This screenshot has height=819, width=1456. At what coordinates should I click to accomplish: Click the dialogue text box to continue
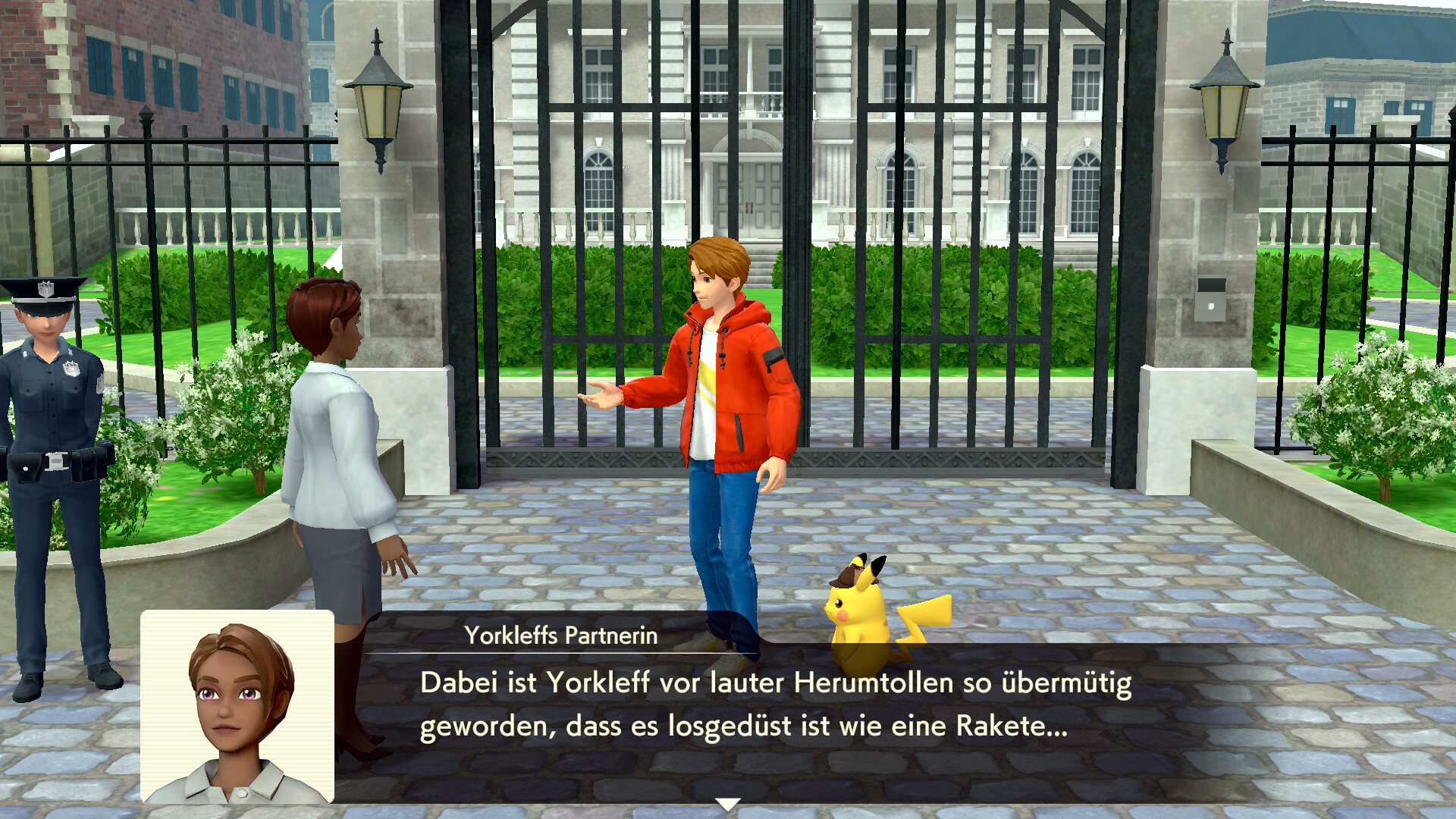pos(773,705)
